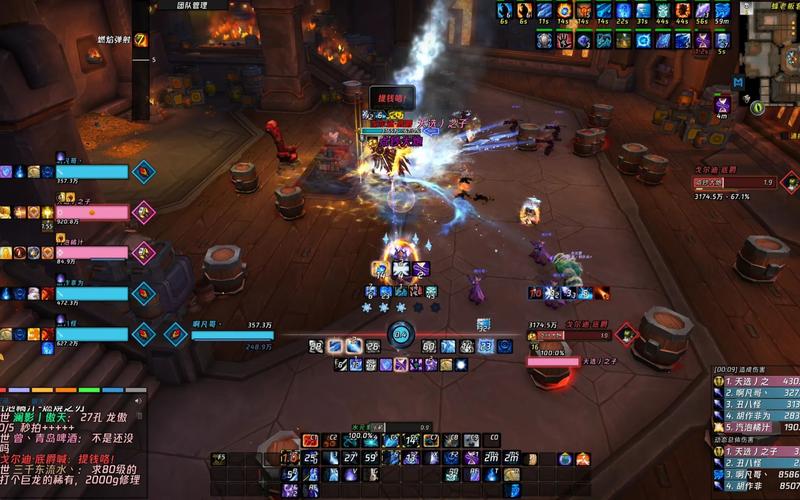Select the party frame showing 920.8万
Viewport: 800px width, 500px height.
[92, 212]
